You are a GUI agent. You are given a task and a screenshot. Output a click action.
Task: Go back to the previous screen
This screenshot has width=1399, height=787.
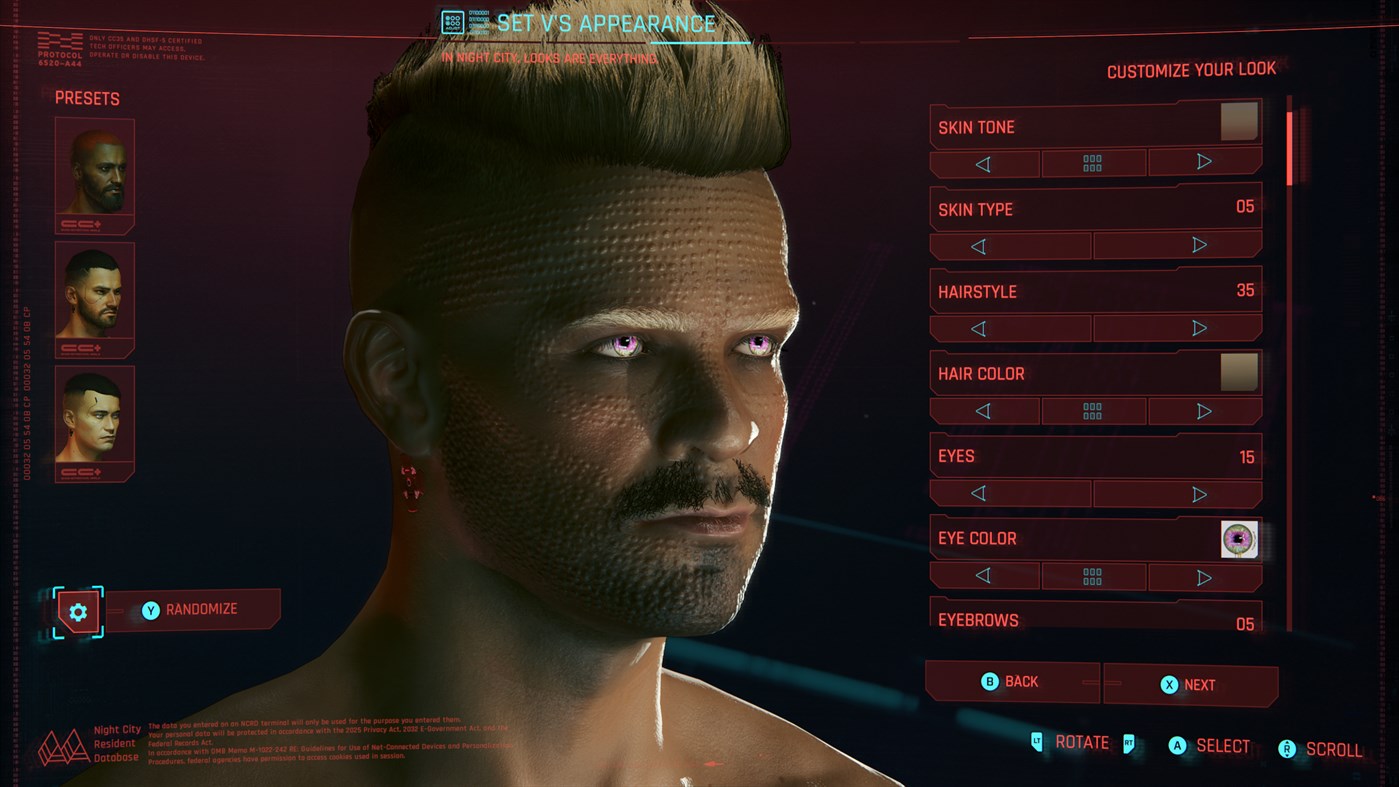tap(1012, 682)
